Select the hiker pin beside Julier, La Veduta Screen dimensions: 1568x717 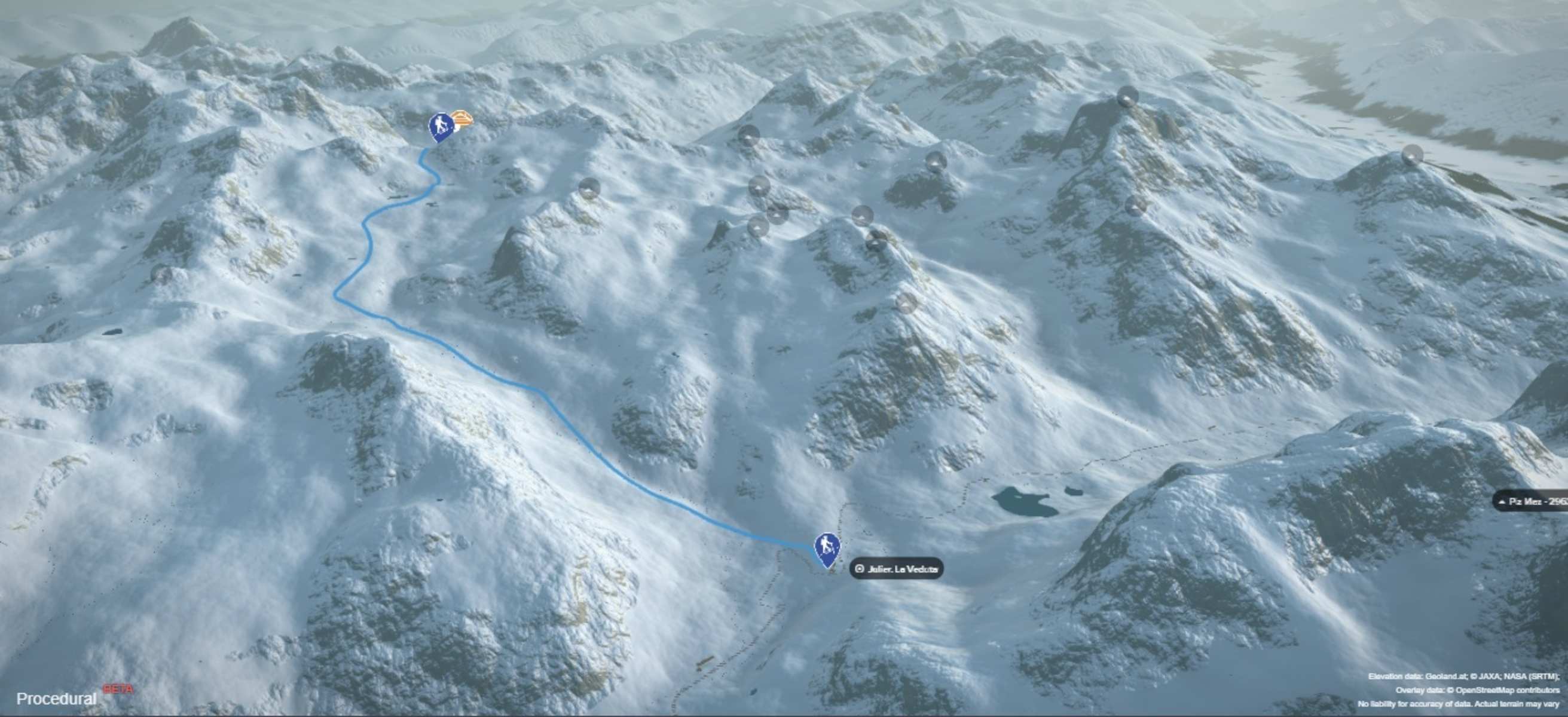pos(827,547)
